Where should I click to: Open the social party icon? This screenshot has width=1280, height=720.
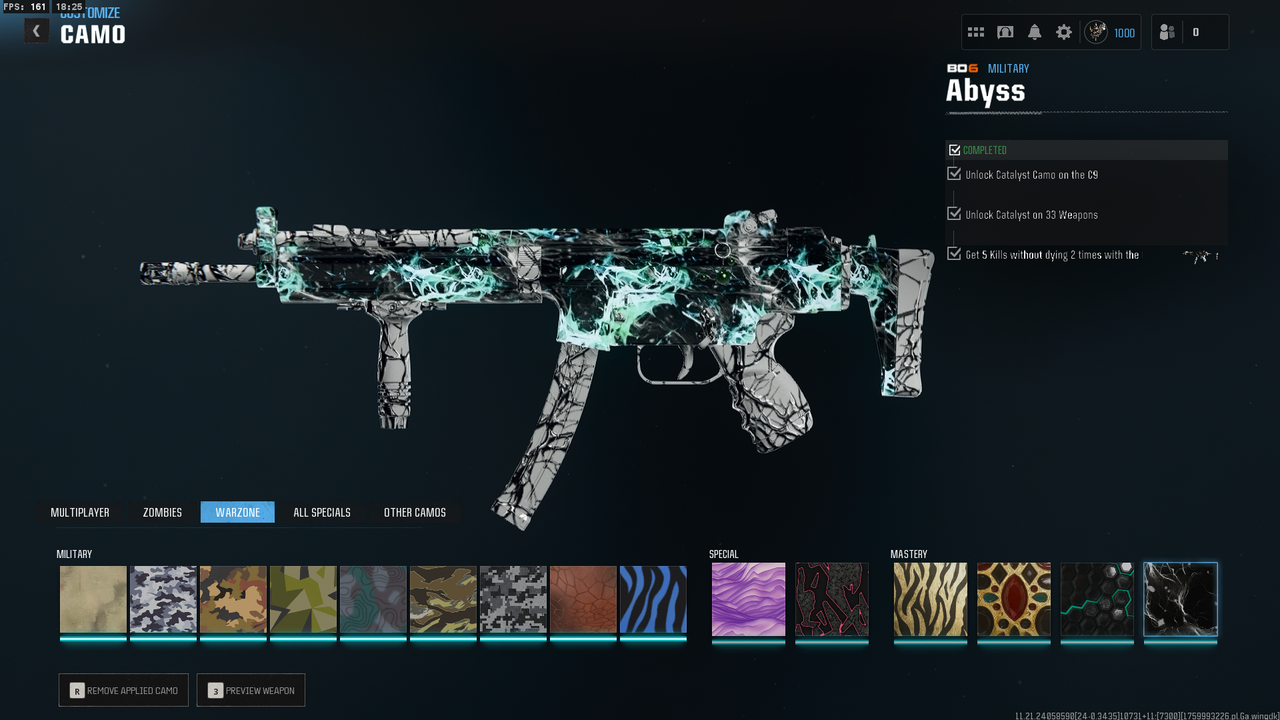pos(1167,32)
